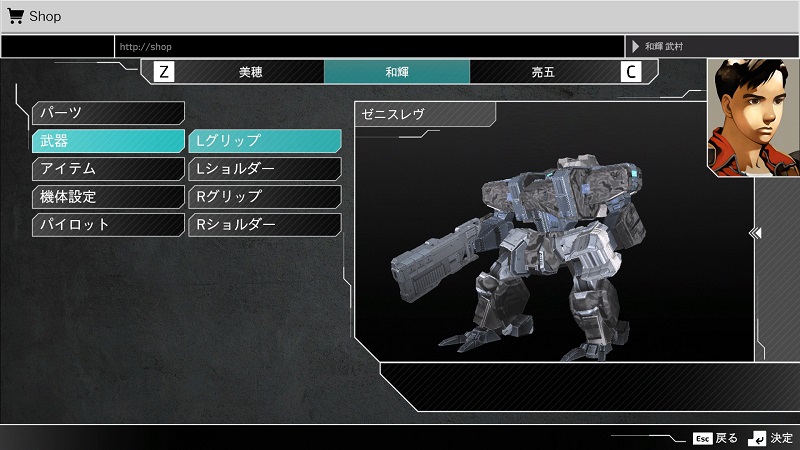
Task: Switch to the 美穂 pilot tab
Action: pos(251,72)
